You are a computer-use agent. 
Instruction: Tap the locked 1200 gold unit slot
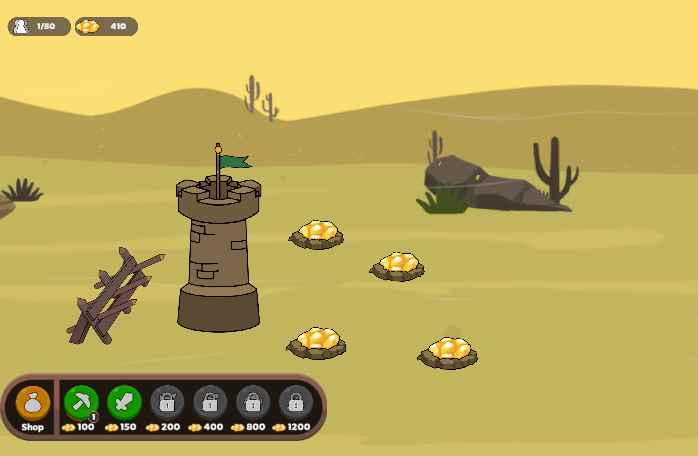point(295,402)
